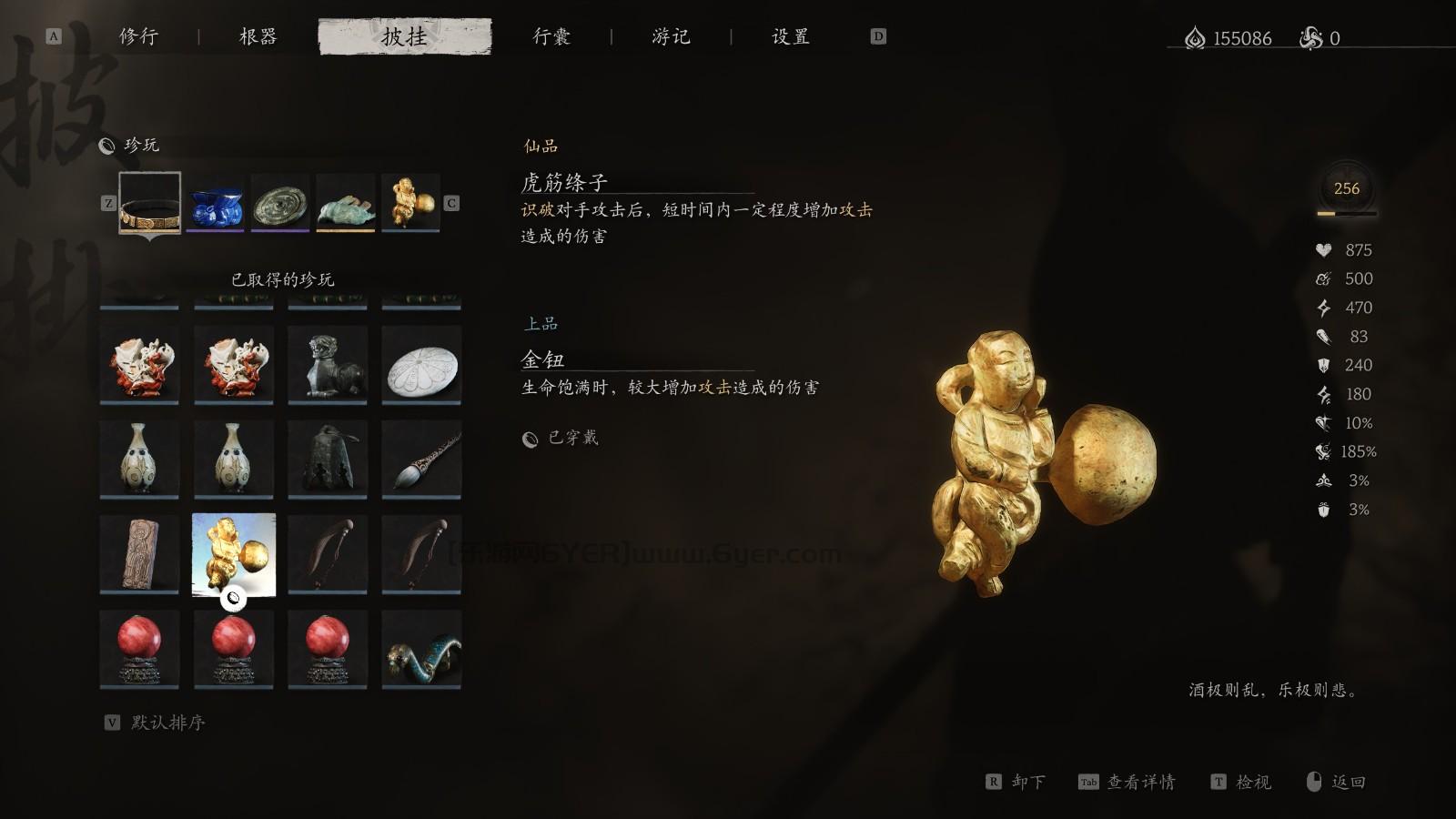Select the currency icon showing 155086
Viewport: 1456px width, 819px height.
point(1194,38)
